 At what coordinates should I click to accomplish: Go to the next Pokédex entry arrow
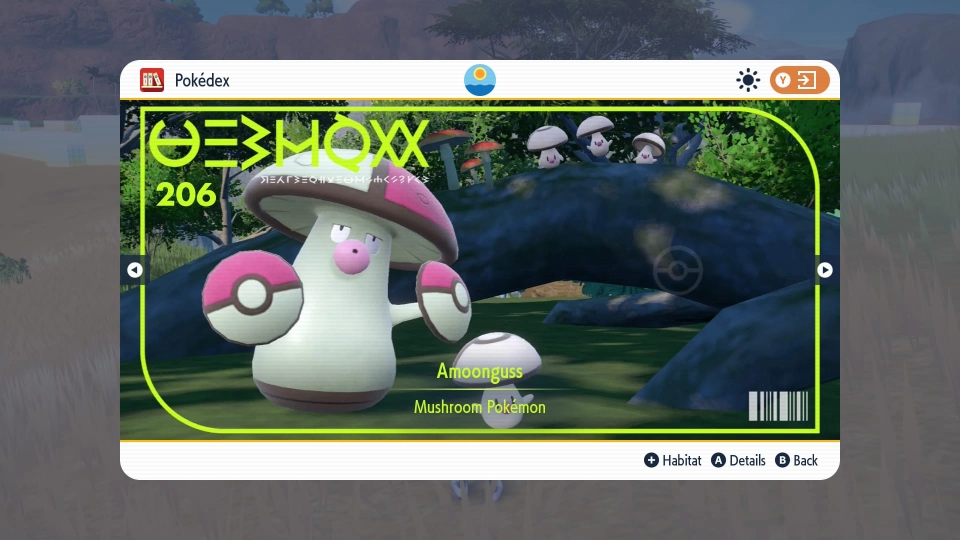[825, 269]
